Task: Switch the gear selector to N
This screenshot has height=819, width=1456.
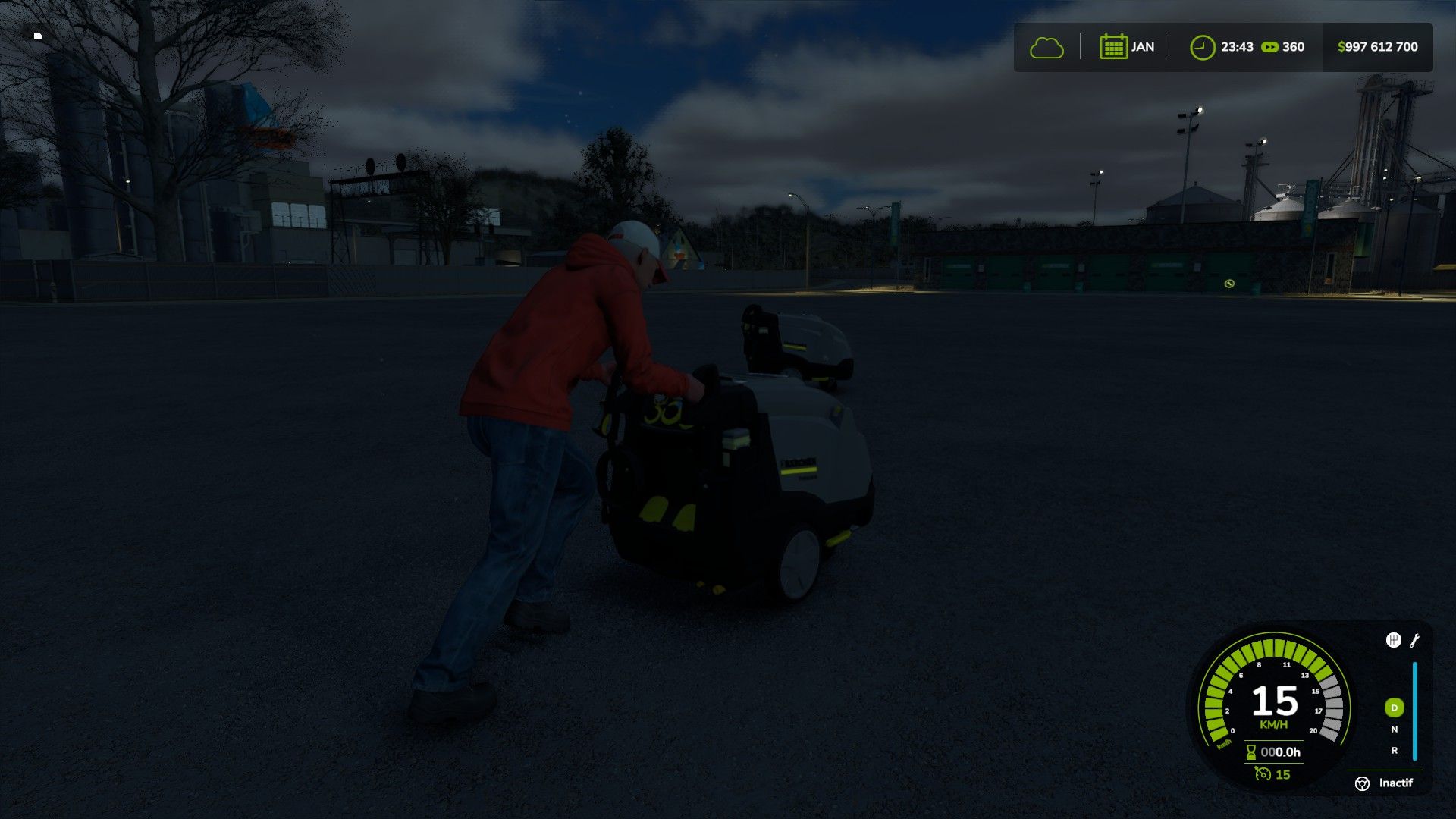Action: (1394, 730)
